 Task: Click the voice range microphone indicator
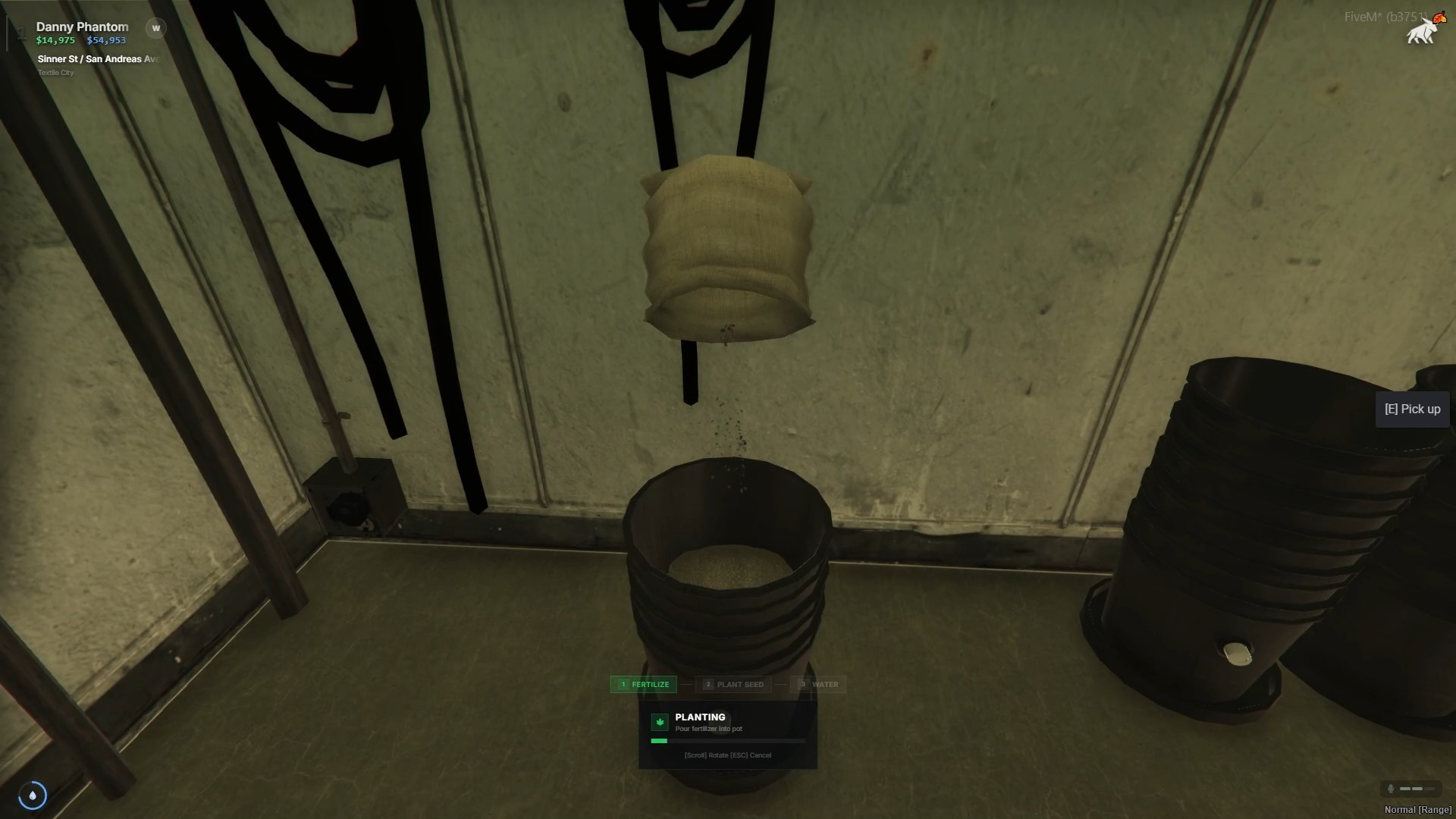point(1391,789)
